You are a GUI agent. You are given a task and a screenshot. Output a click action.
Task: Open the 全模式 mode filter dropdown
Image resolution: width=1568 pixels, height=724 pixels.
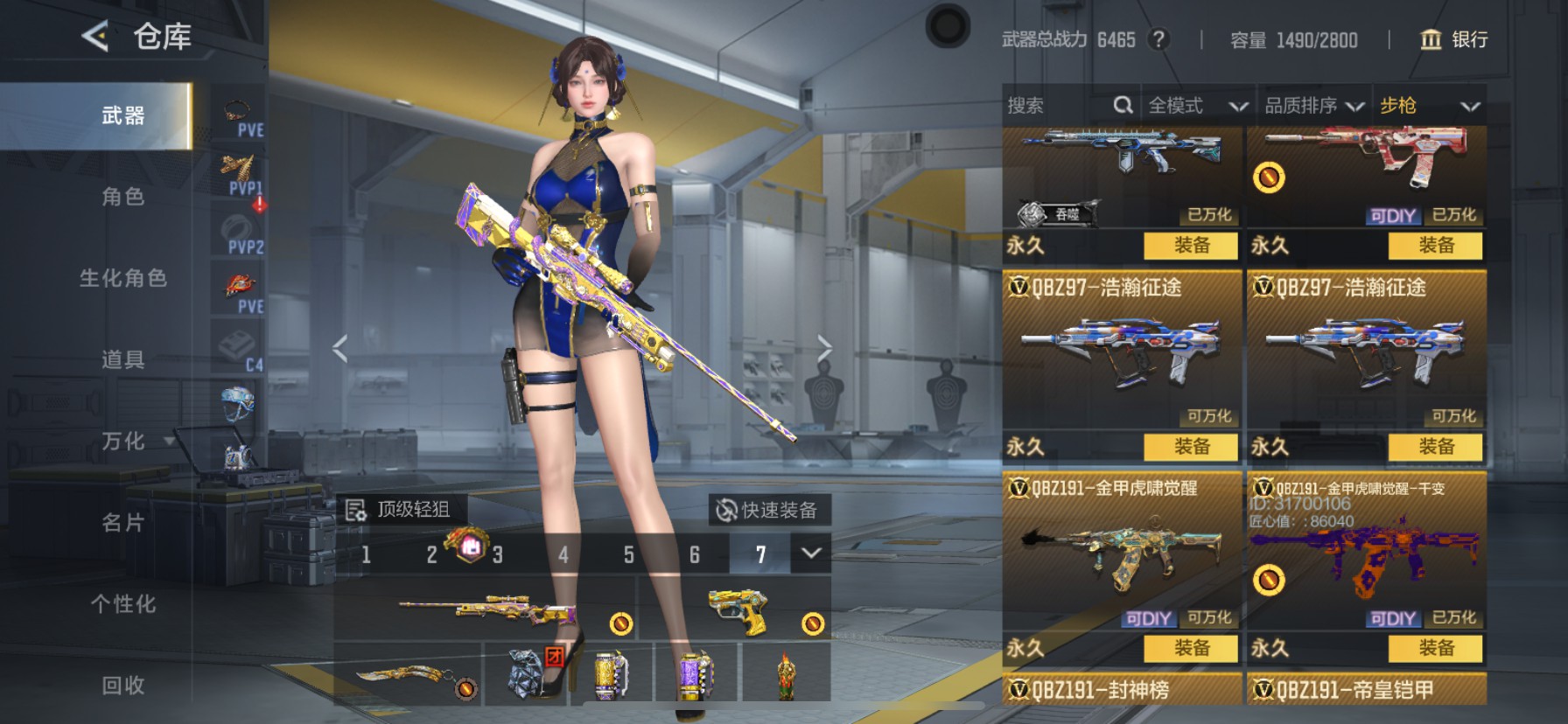pos(1199,105)
